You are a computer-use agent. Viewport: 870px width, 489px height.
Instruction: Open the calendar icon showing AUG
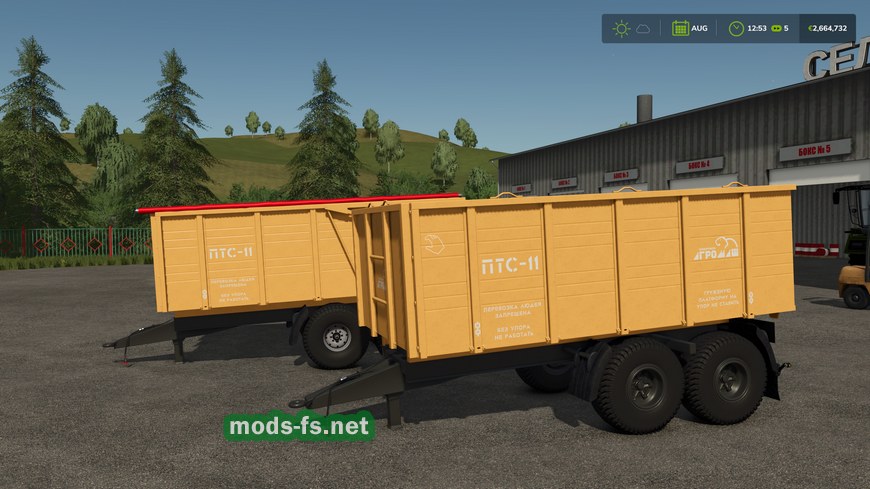(x=680, y=28)
